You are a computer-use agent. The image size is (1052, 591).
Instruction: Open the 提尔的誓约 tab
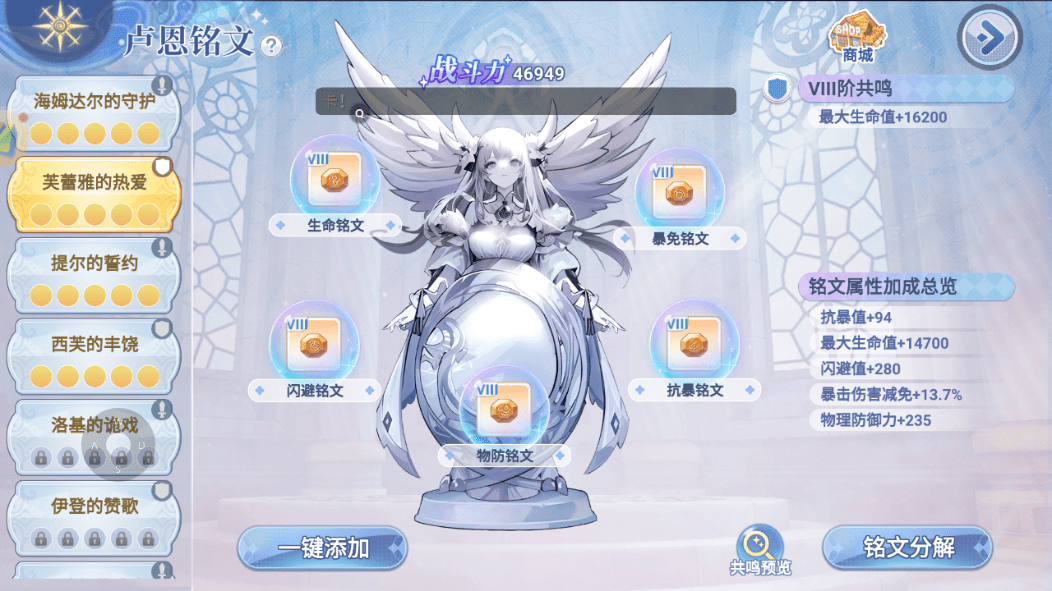coord(94,277)
